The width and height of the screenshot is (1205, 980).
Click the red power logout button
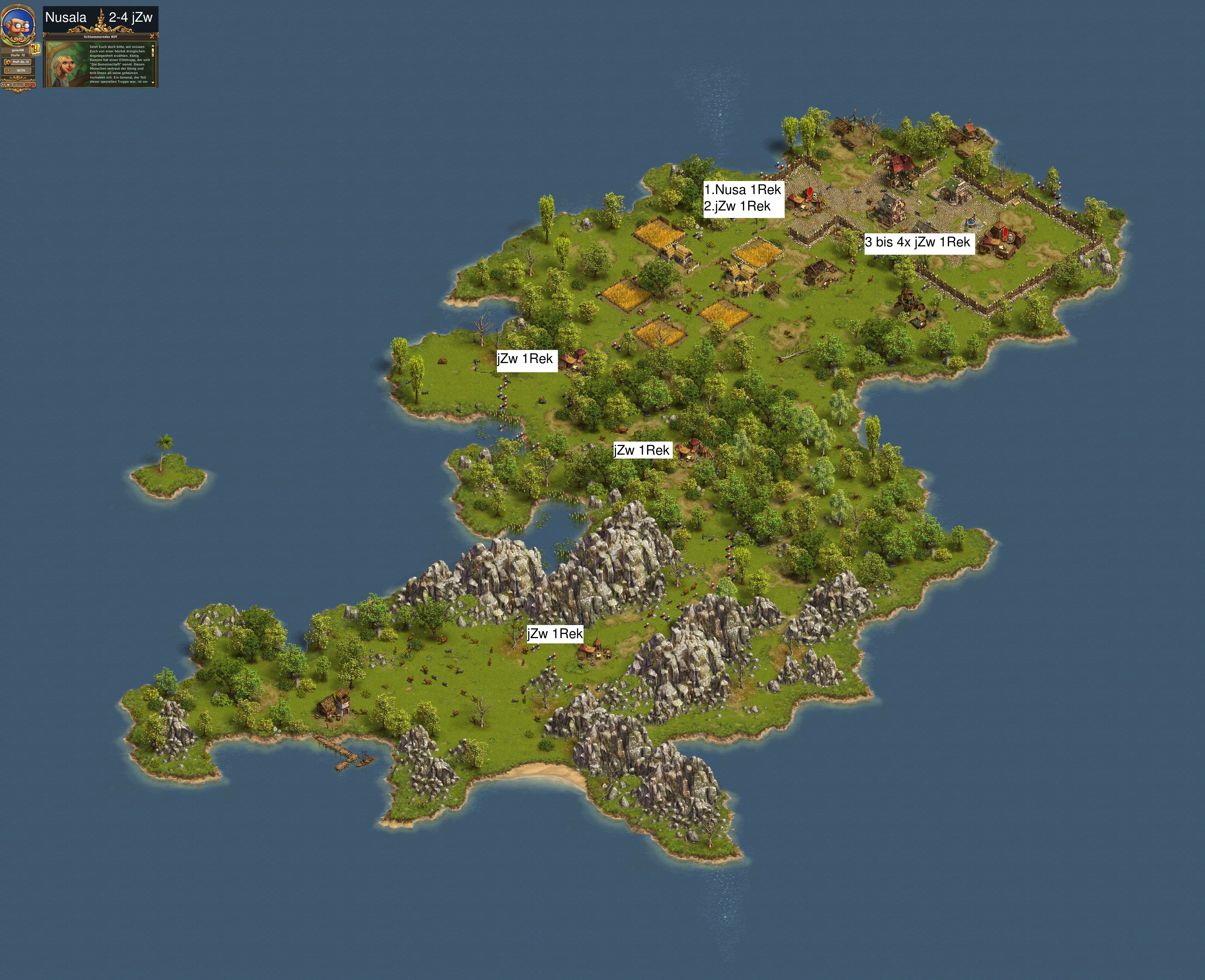30,85
